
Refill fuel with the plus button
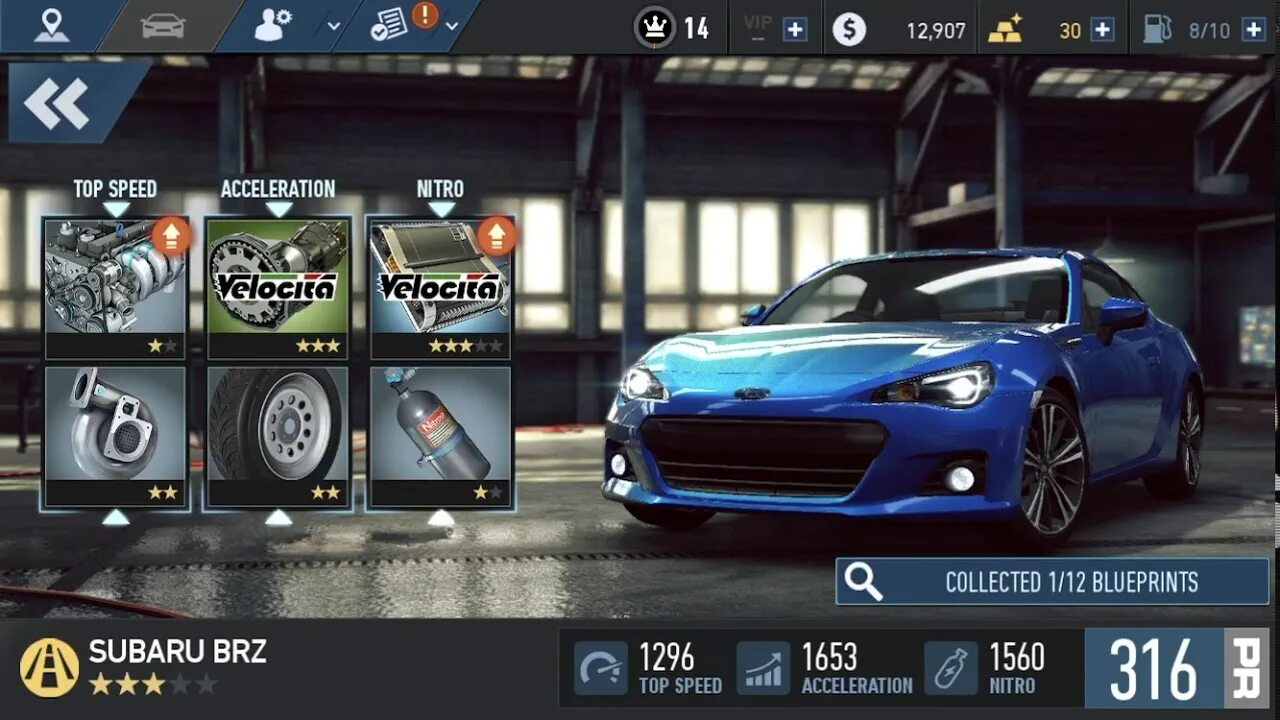click(x=1253, y=30)
